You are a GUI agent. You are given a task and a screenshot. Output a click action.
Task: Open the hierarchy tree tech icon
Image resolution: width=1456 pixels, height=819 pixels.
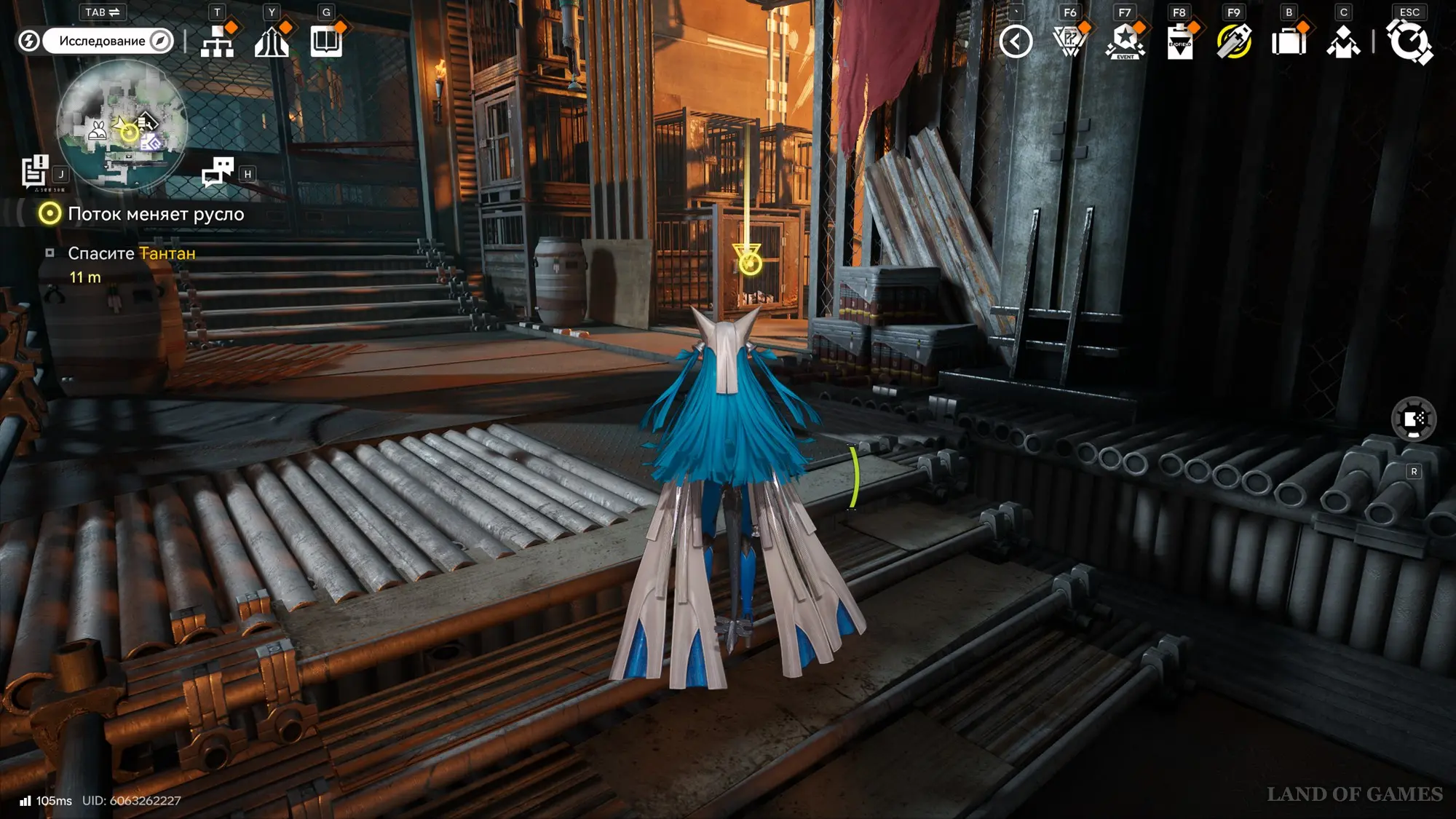click(217, 41)
